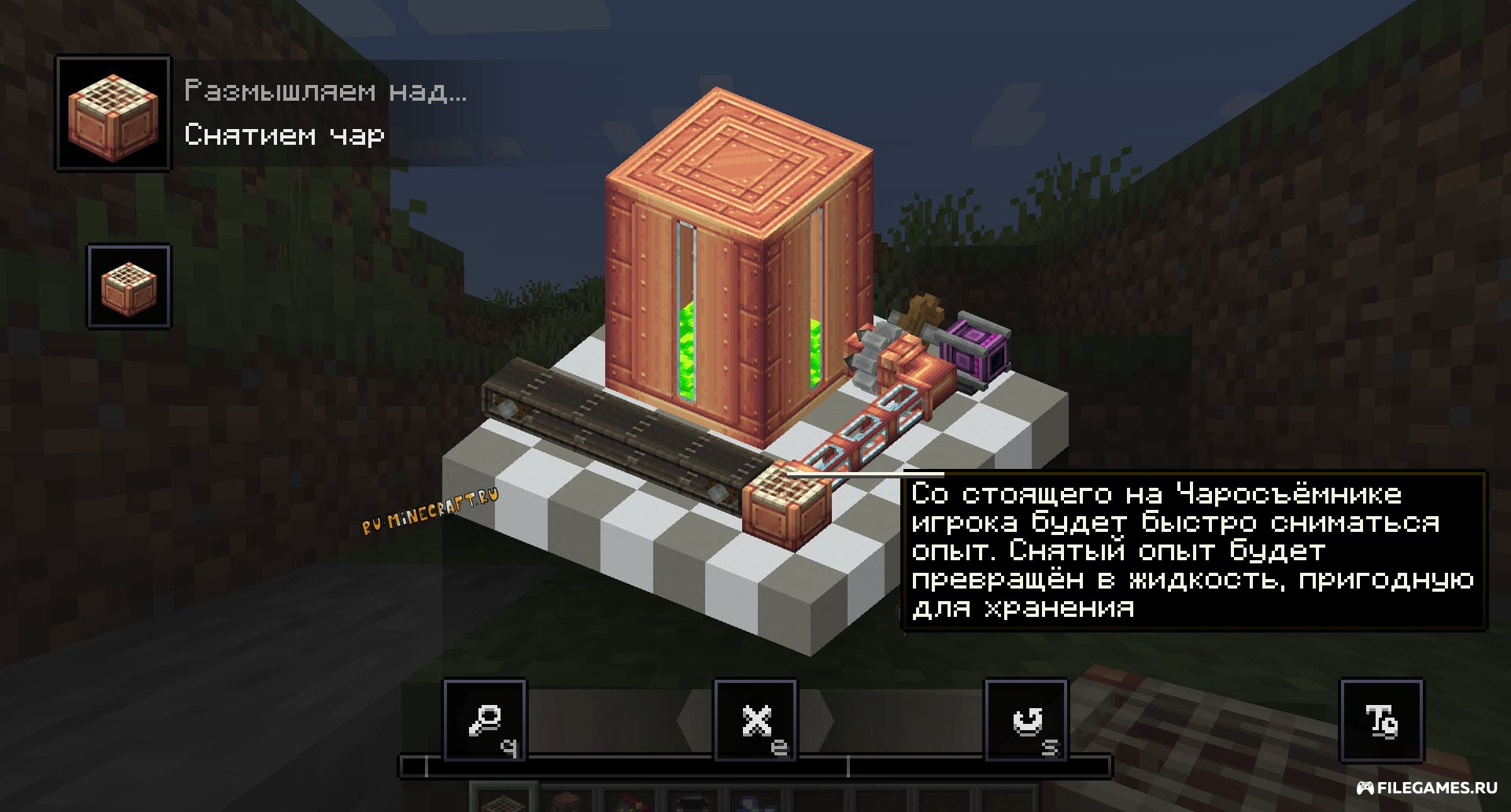Viewport: 1511px width, 812px height.
Task: Replay the ponder scene with the circular arrow
Action: (1026, 721)
